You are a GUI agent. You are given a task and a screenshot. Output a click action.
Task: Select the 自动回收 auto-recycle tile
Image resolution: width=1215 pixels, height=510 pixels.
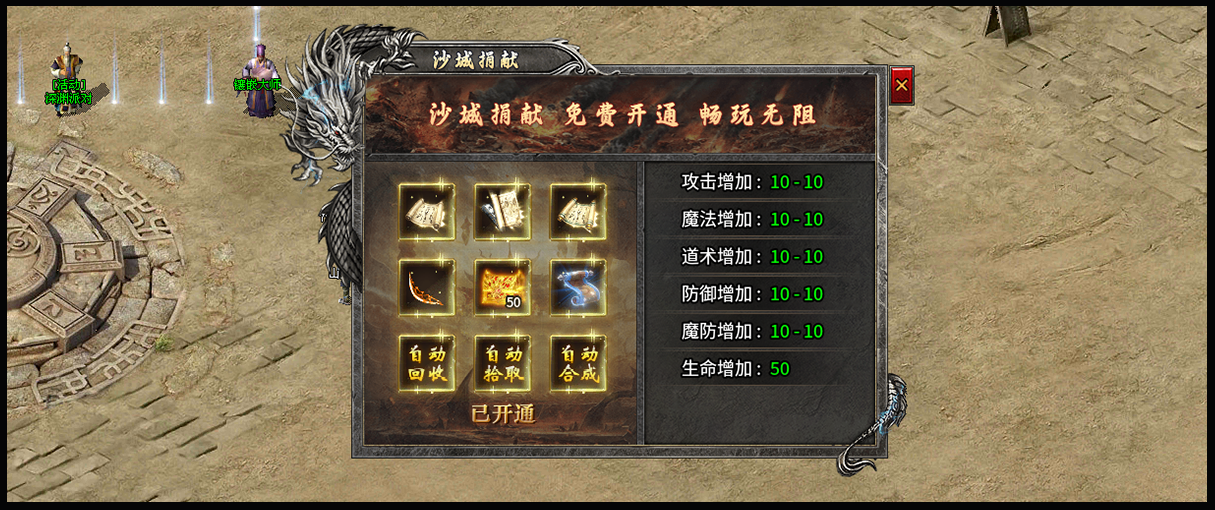pos(427,363)
